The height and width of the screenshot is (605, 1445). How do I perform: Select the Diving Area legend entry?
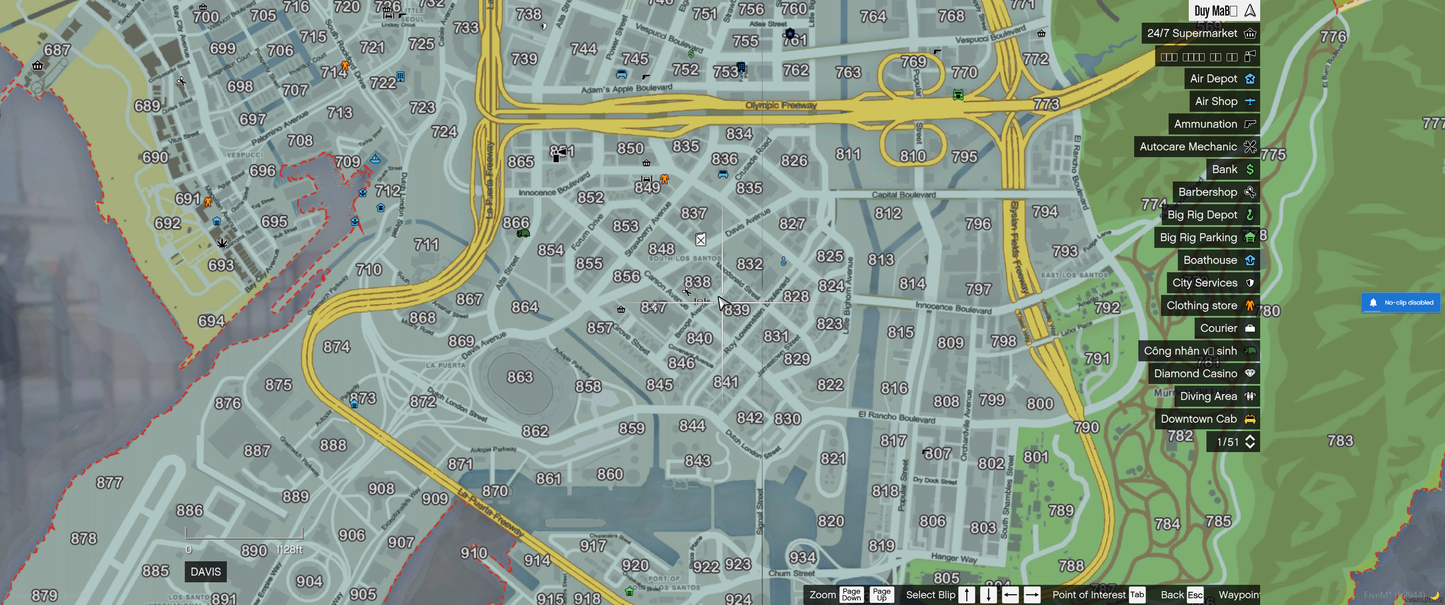click(x=1217, y=396)
